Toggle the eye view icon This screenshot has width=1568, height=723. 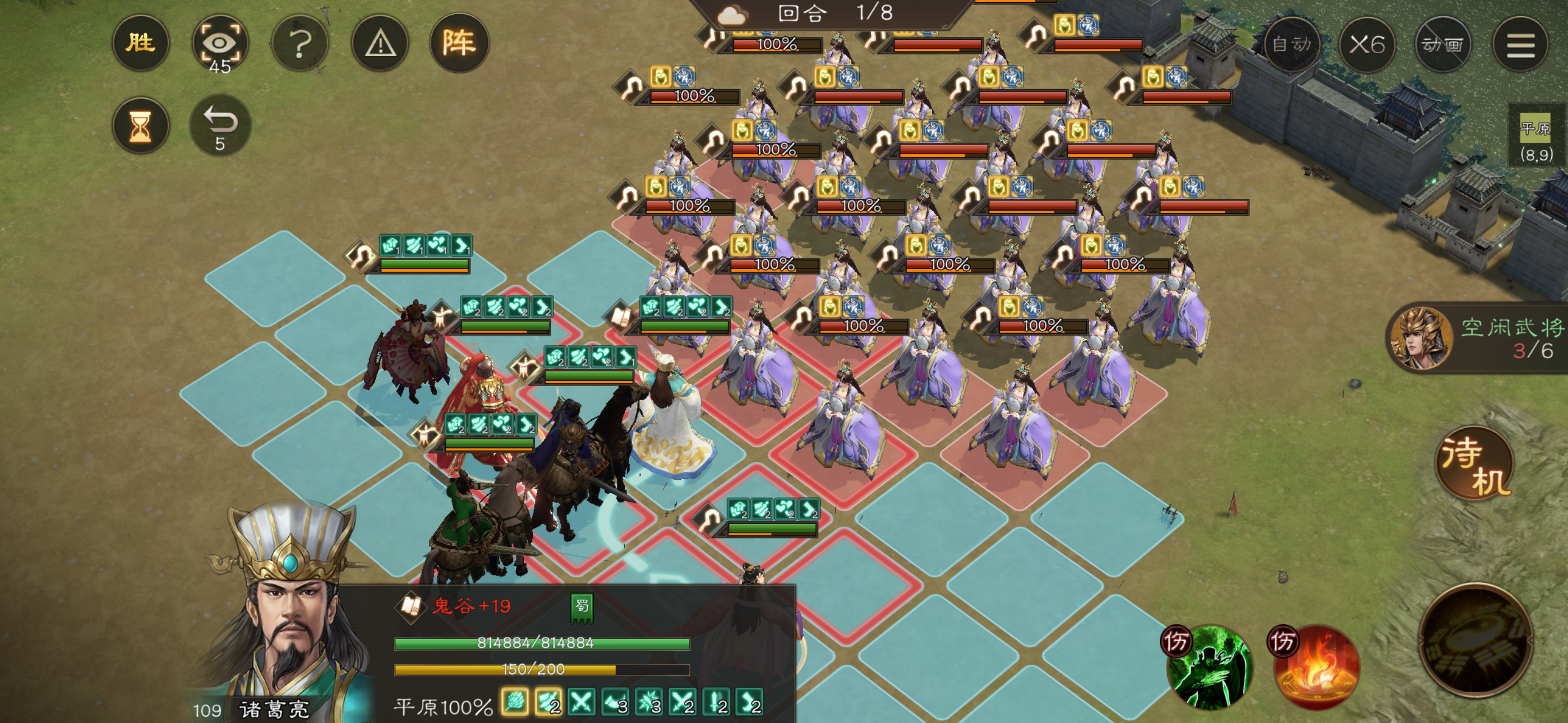click(220, 43)
